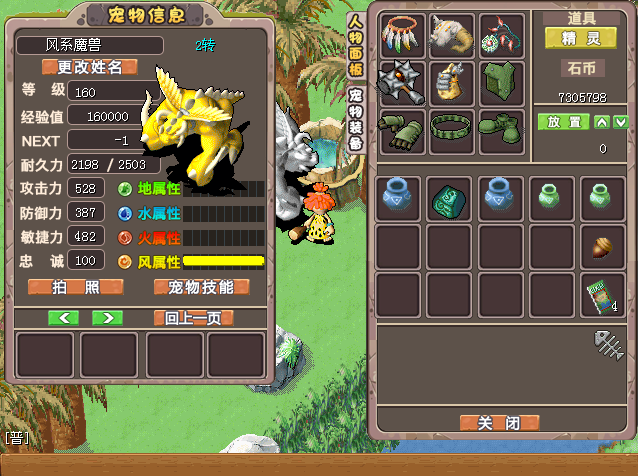
Task: Select the acorn item in inventory
Action: point(603,245)
